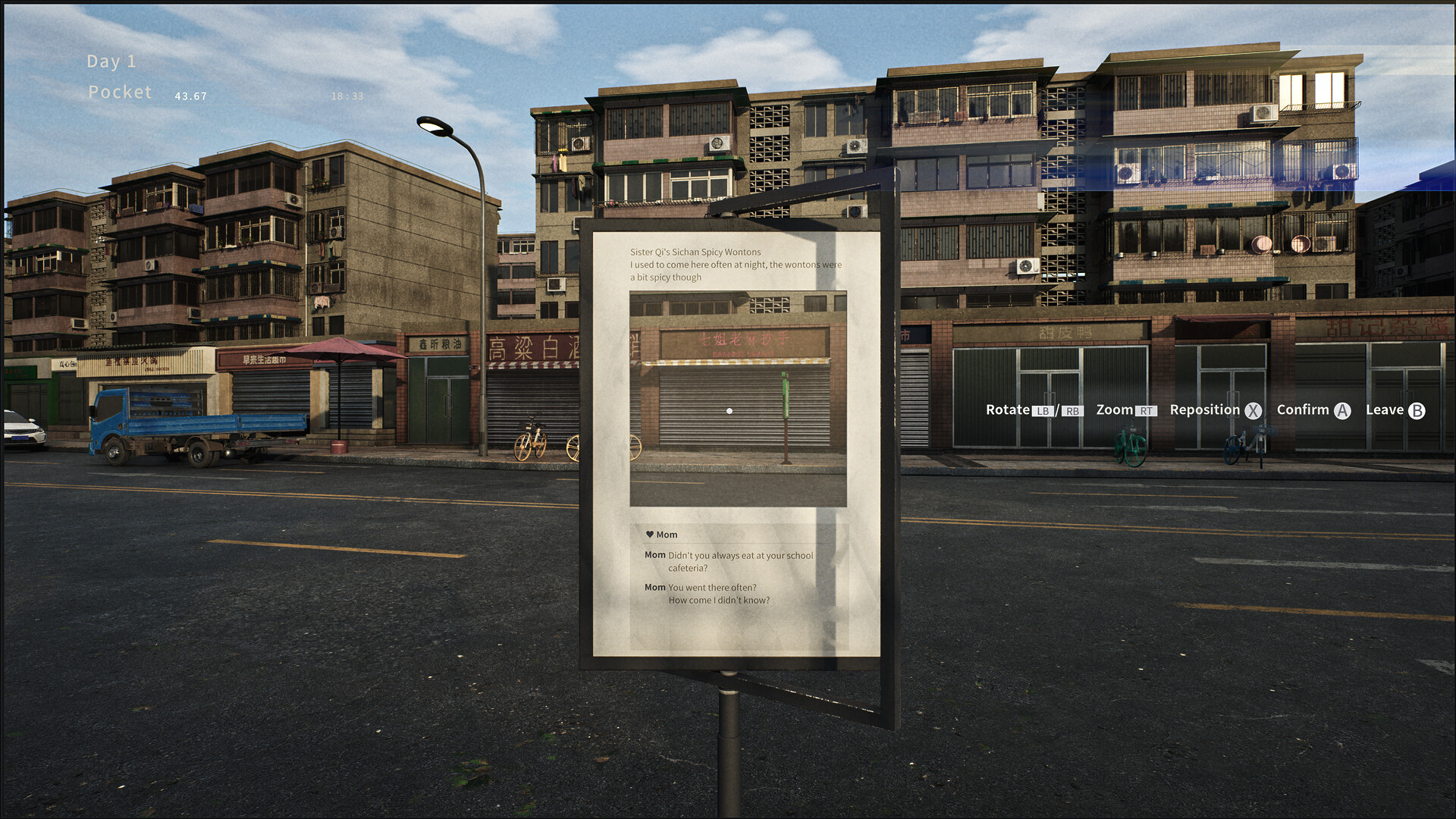Click the Rotate action label

pyautogui.click(x=1007, y=409)
